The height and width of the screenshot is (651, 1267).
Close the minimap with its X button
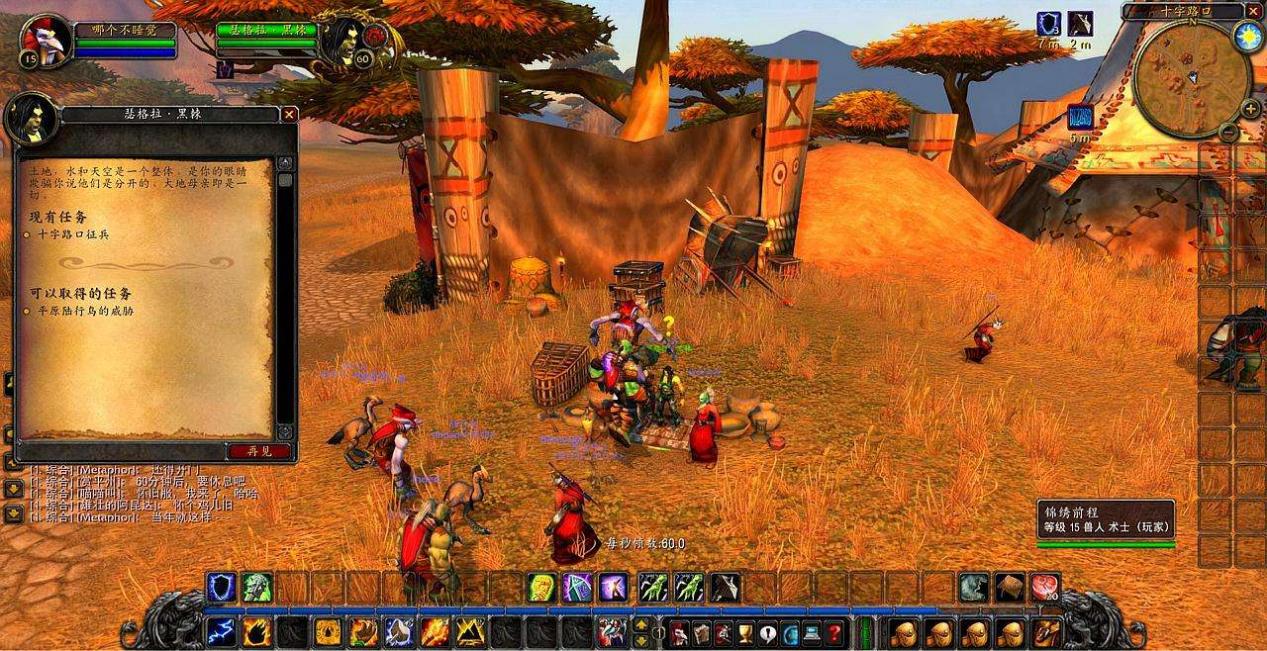point(1254,11)
